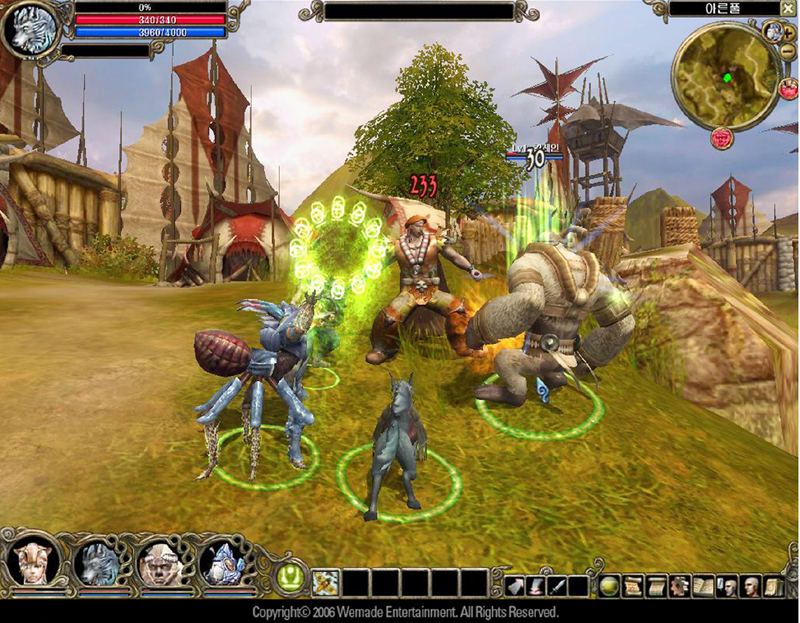Viewport: 800px width, 623px height.
Task: Open the open book journal icon
Action: pos(703,585)
